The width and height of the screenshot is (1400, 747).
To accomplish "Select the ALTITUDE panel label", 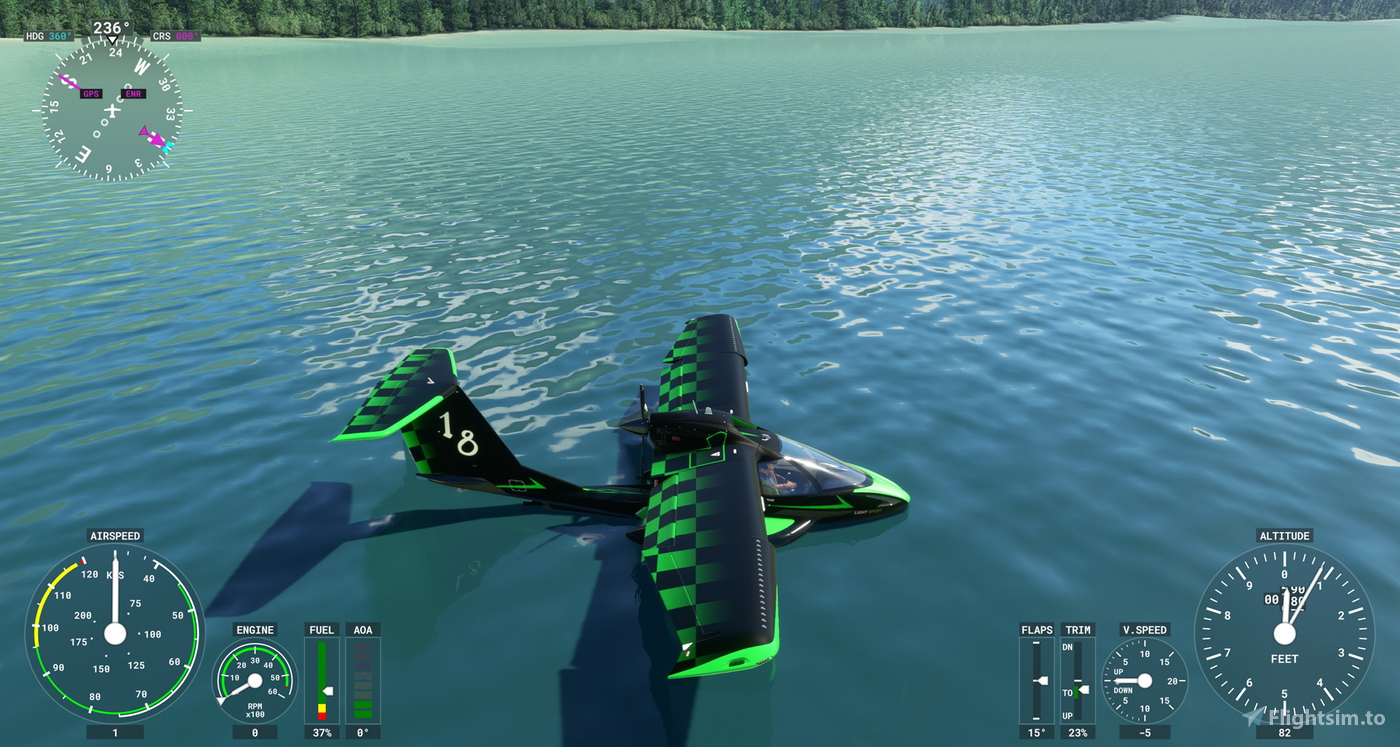I will [x=1285, y=535].
